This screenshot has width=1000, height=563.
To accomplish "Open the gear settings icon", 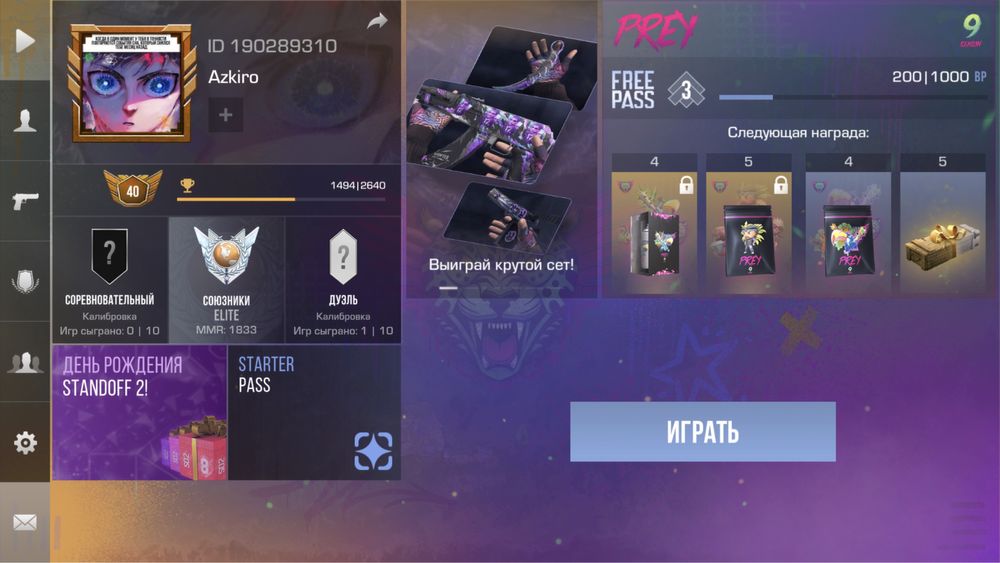I will (25, 442).
